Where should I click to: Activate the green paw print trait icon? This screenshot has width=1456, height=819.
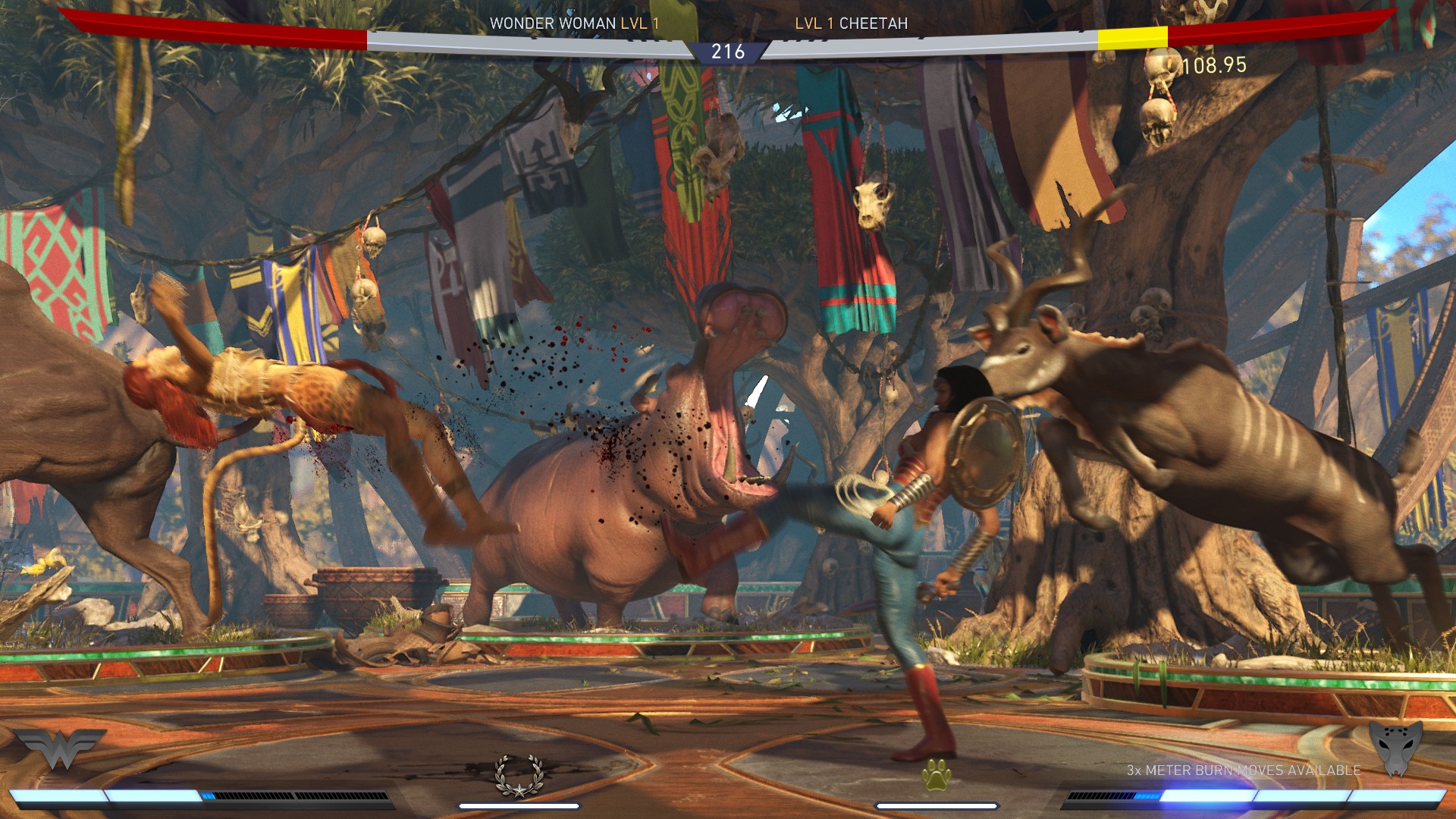pos(937,775)
